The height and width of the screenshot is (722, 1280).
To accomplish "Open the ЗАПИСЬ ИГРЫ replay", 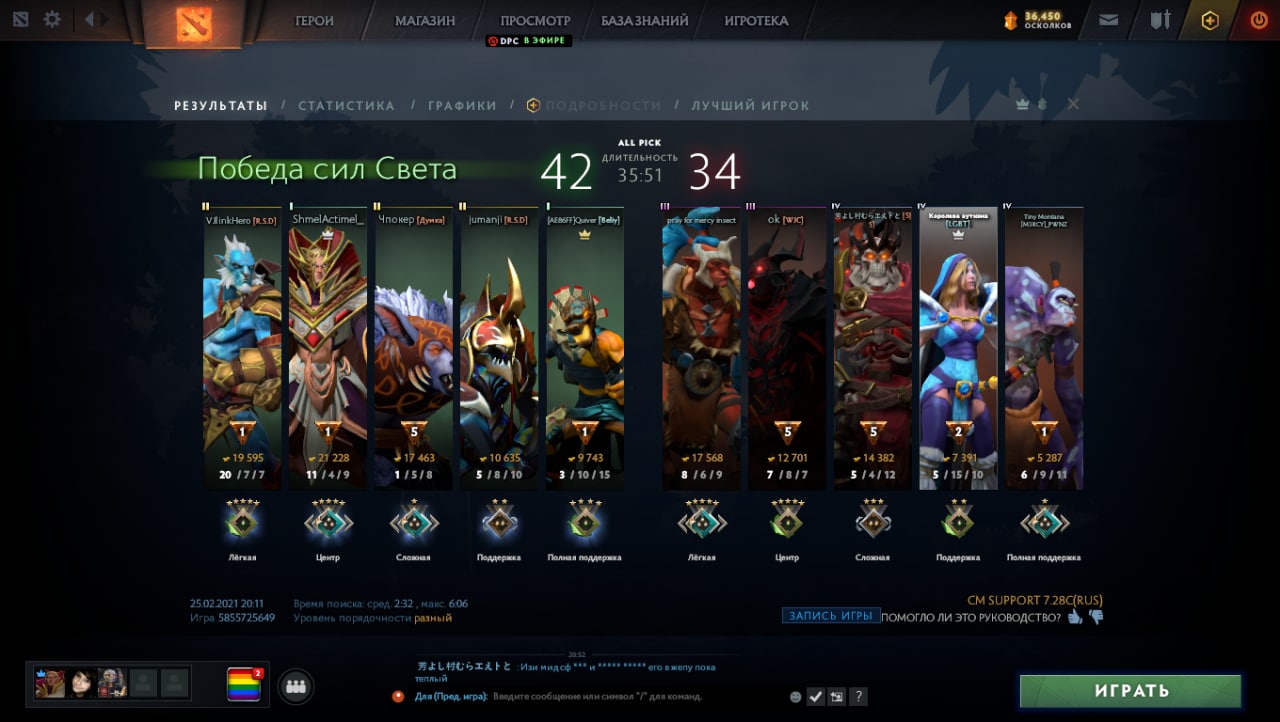I will pos(830,616).
